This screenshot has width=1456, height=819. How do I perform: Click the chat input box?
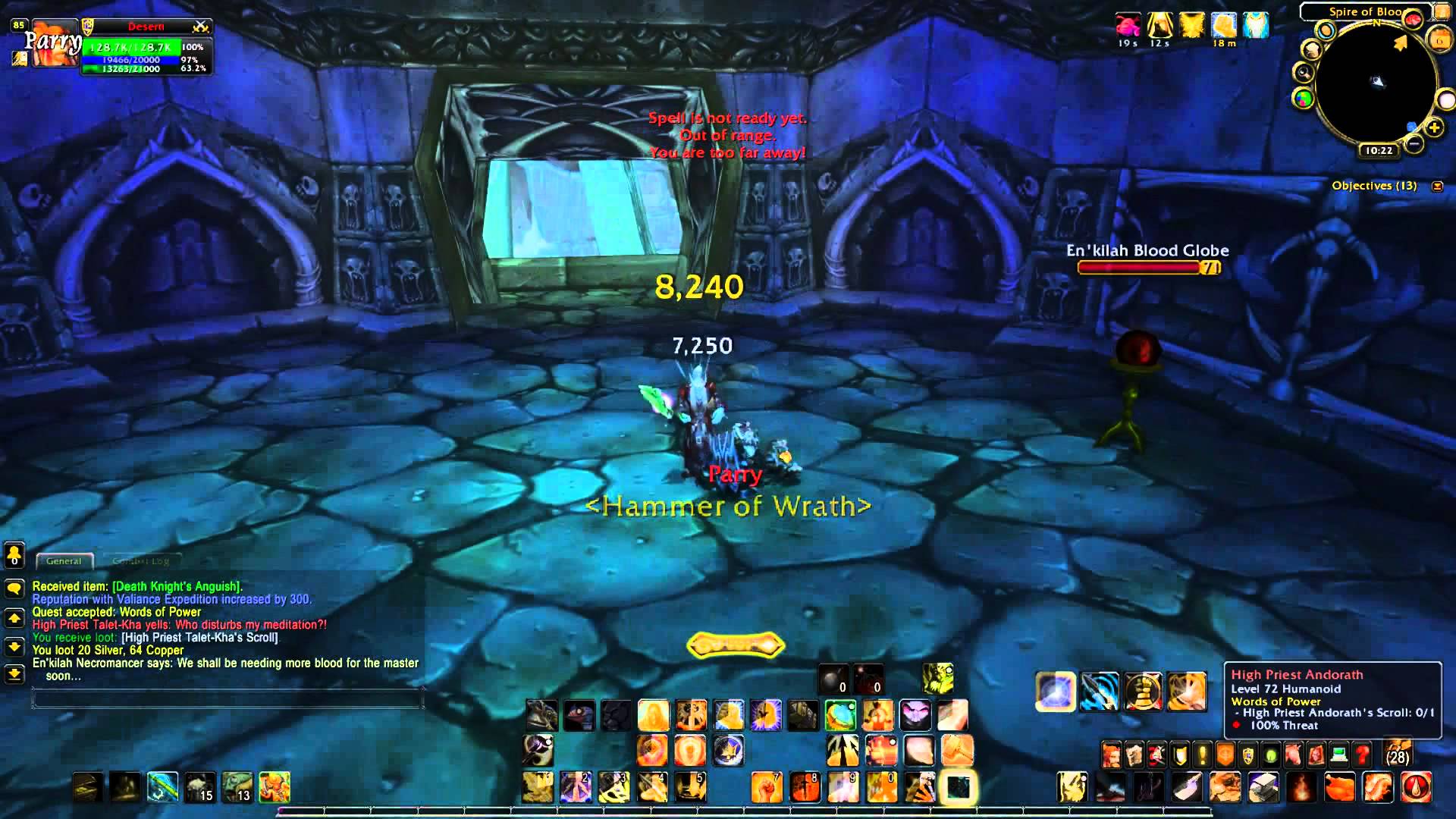click(x=227, y=698)
